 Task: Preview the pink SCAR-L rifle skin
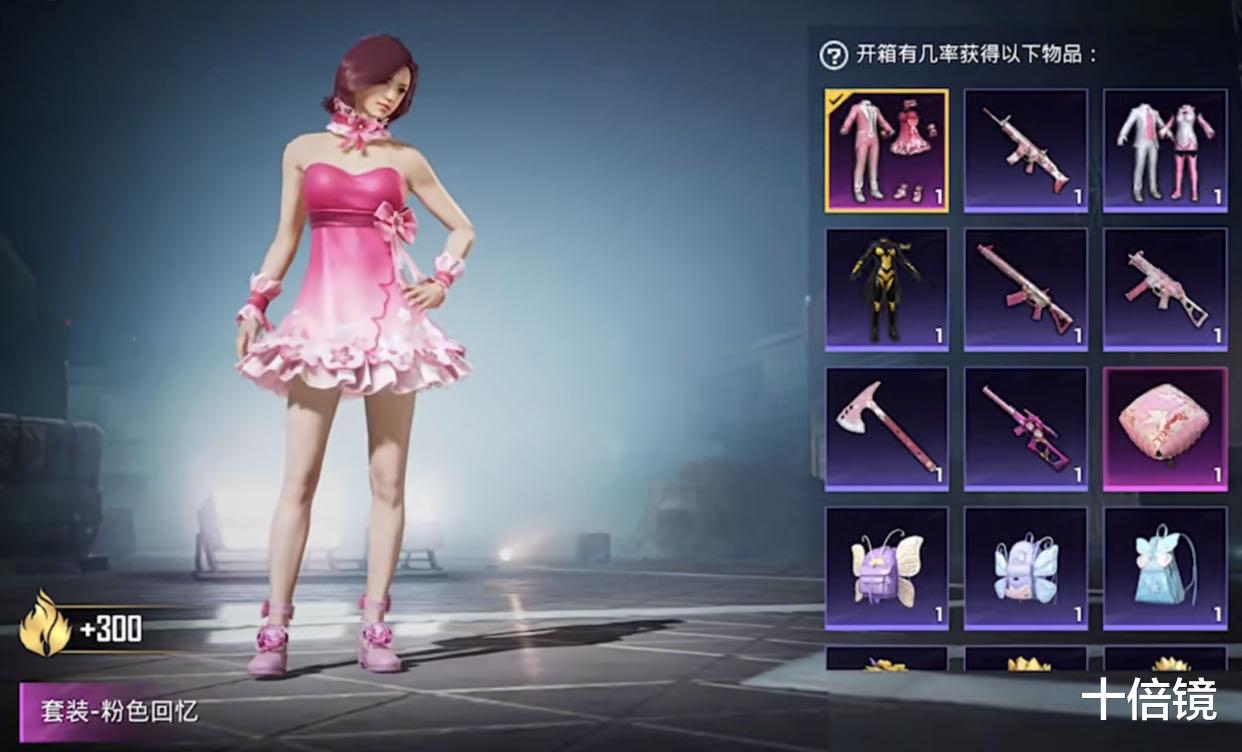(1025, 150)
